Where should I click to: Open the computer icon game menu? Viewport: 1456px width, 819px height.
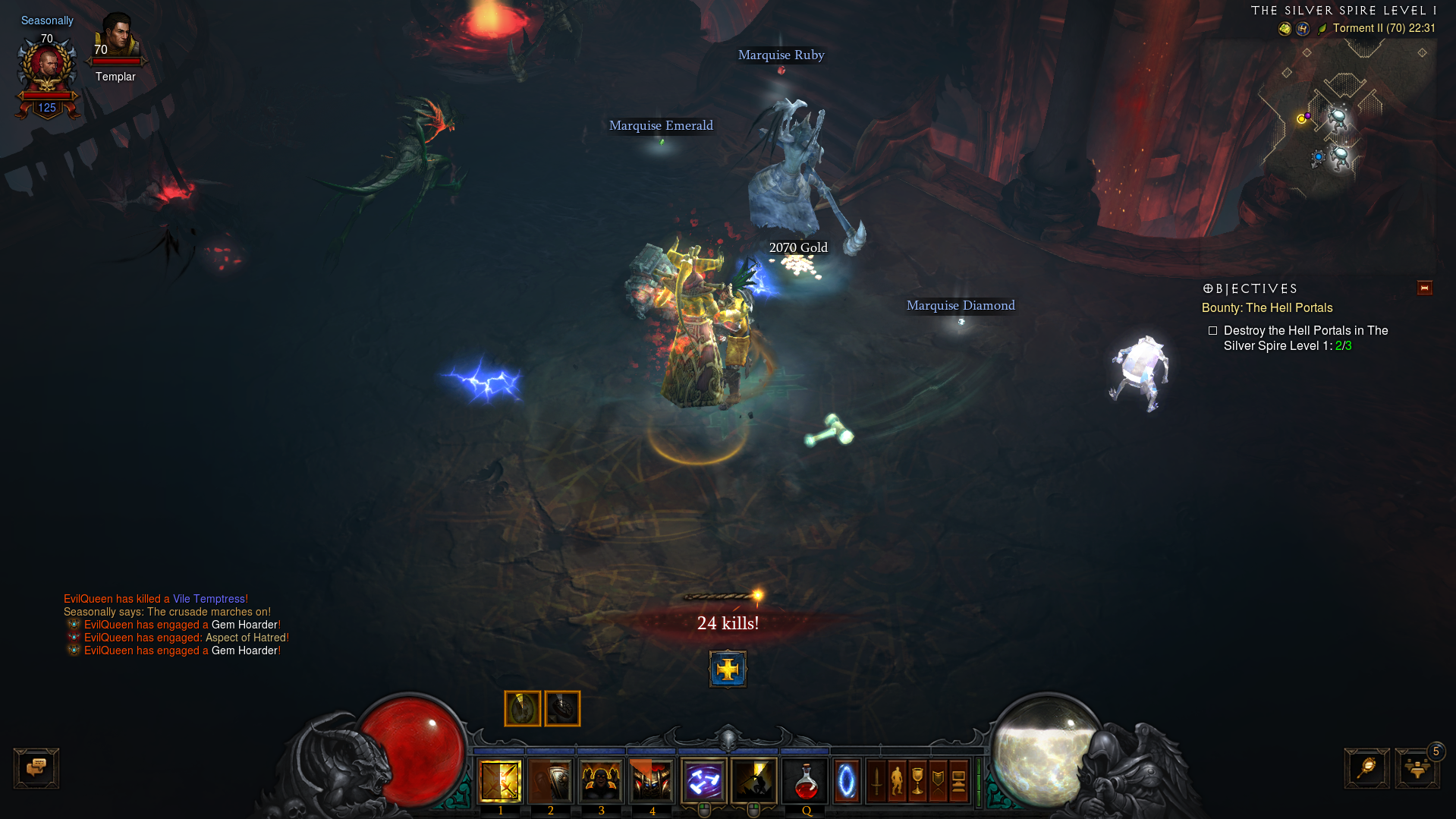(x=958, y=781)
